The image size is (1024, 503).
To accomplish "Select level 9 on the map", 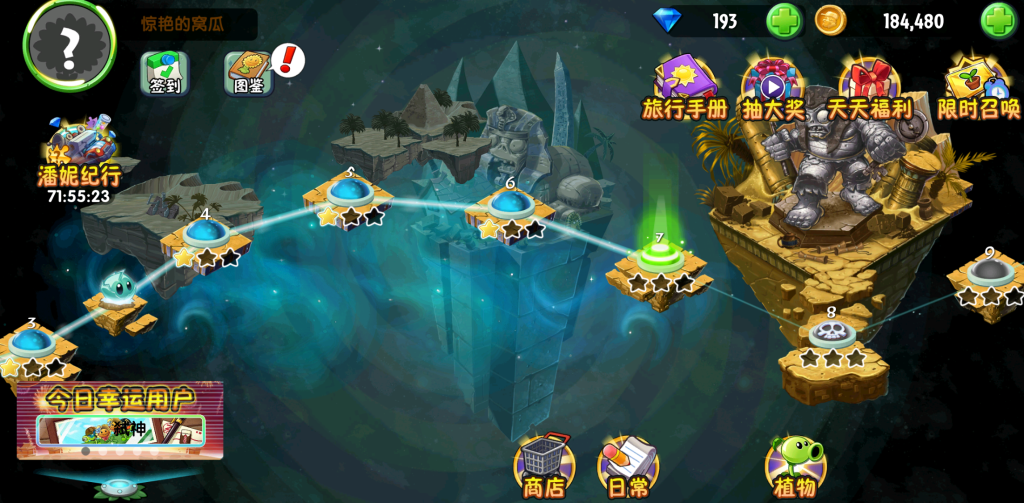I will [989, 272].
